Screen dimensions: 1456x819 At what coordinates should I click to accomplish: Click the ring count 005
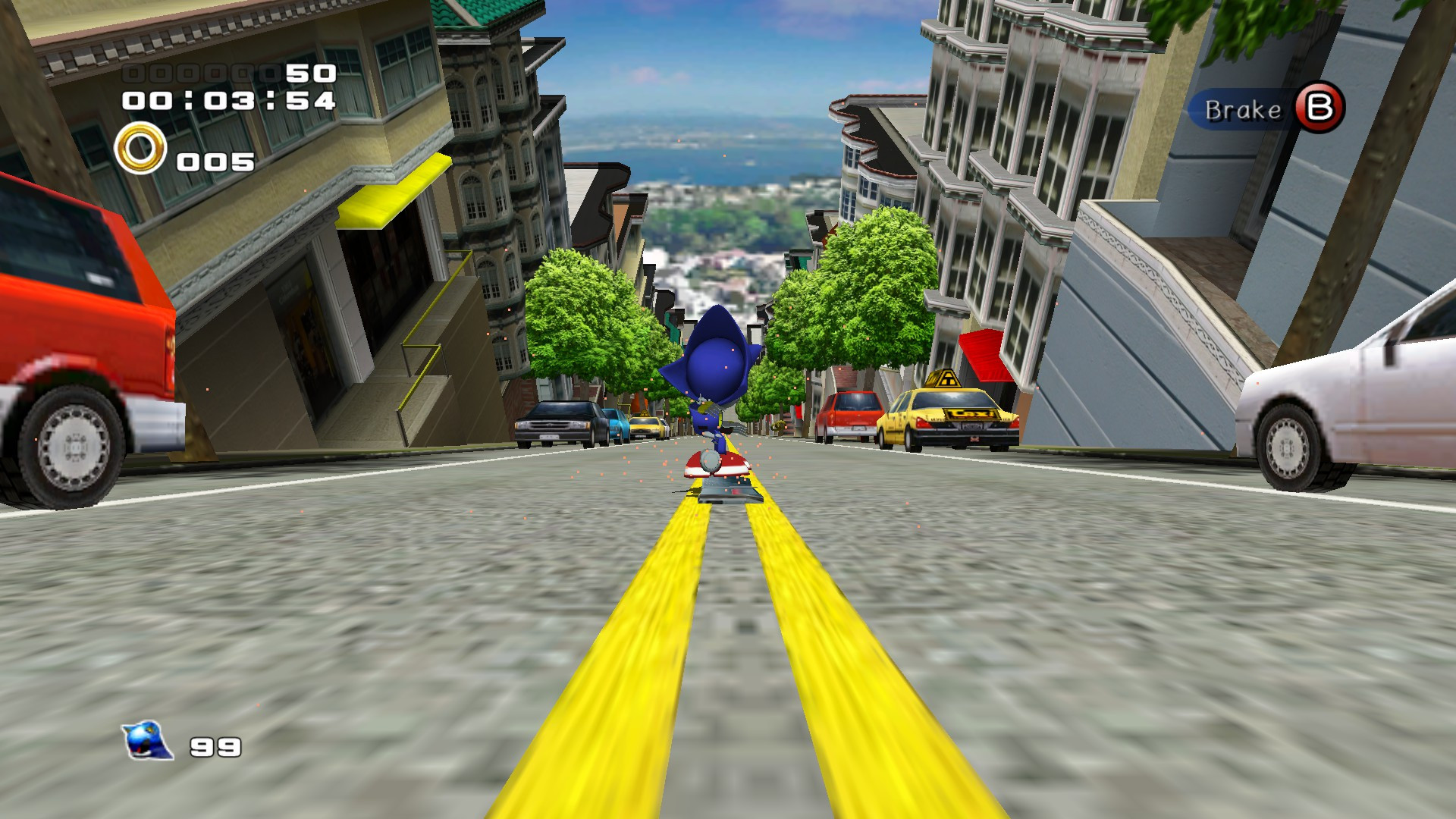tap(215, 161)
